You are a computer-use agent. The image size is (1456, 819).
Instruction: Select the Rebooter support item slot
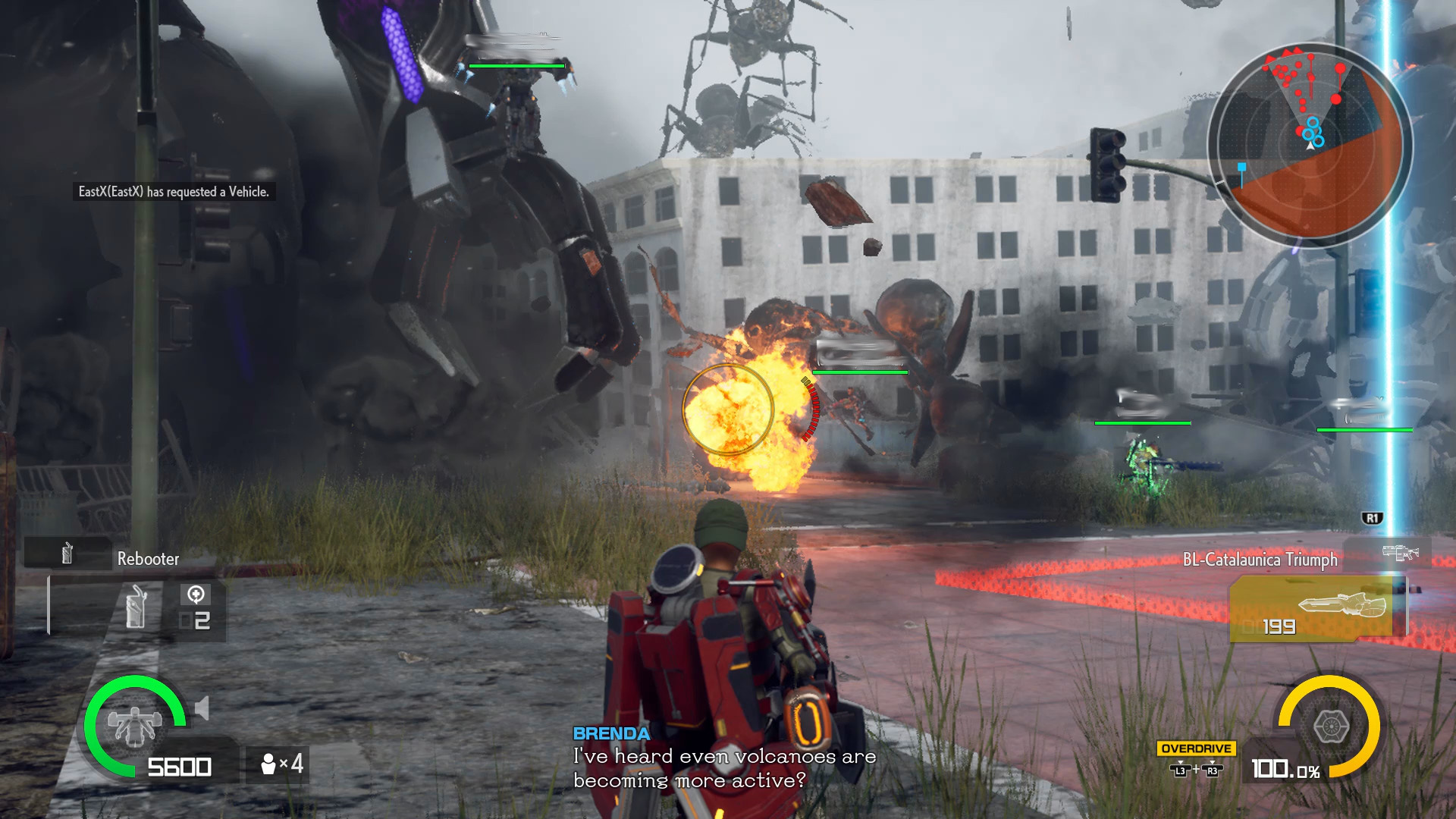(136, 608)
